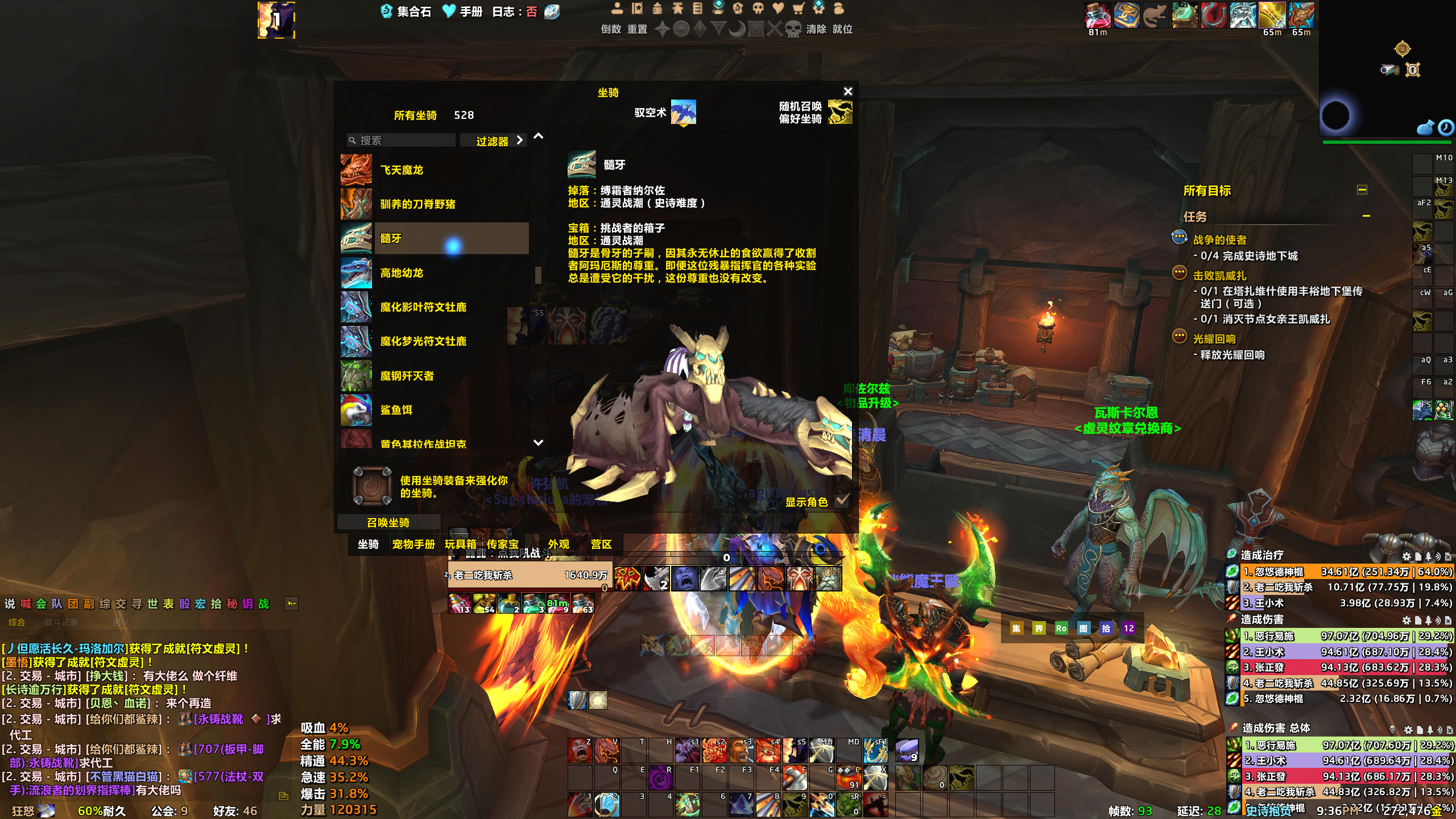Activate the 驭空术 skyriding icon

point(683,112)
